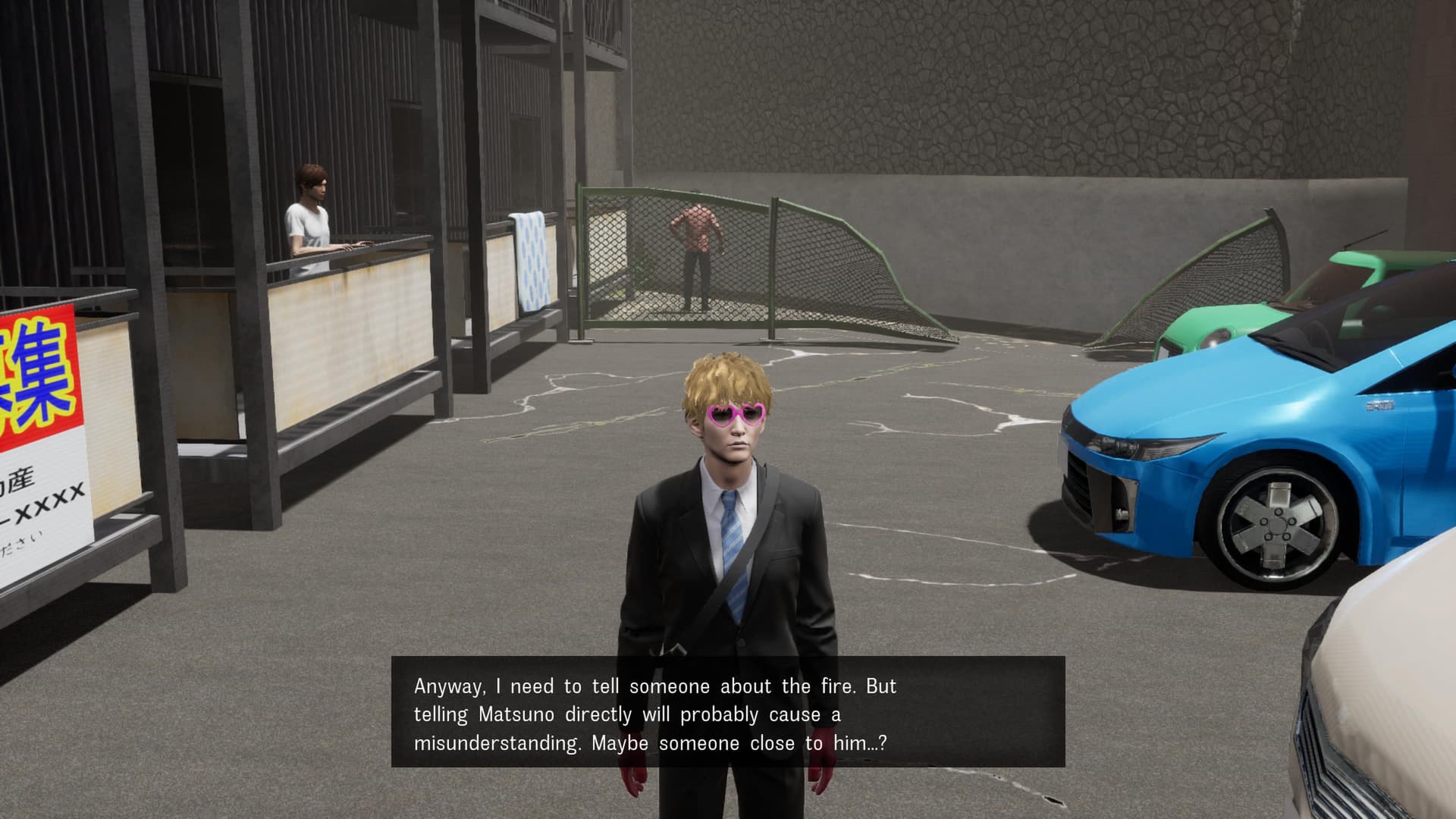Click the dialogue box about the fire
1456x819 pixels.
(x=728, y=713)
